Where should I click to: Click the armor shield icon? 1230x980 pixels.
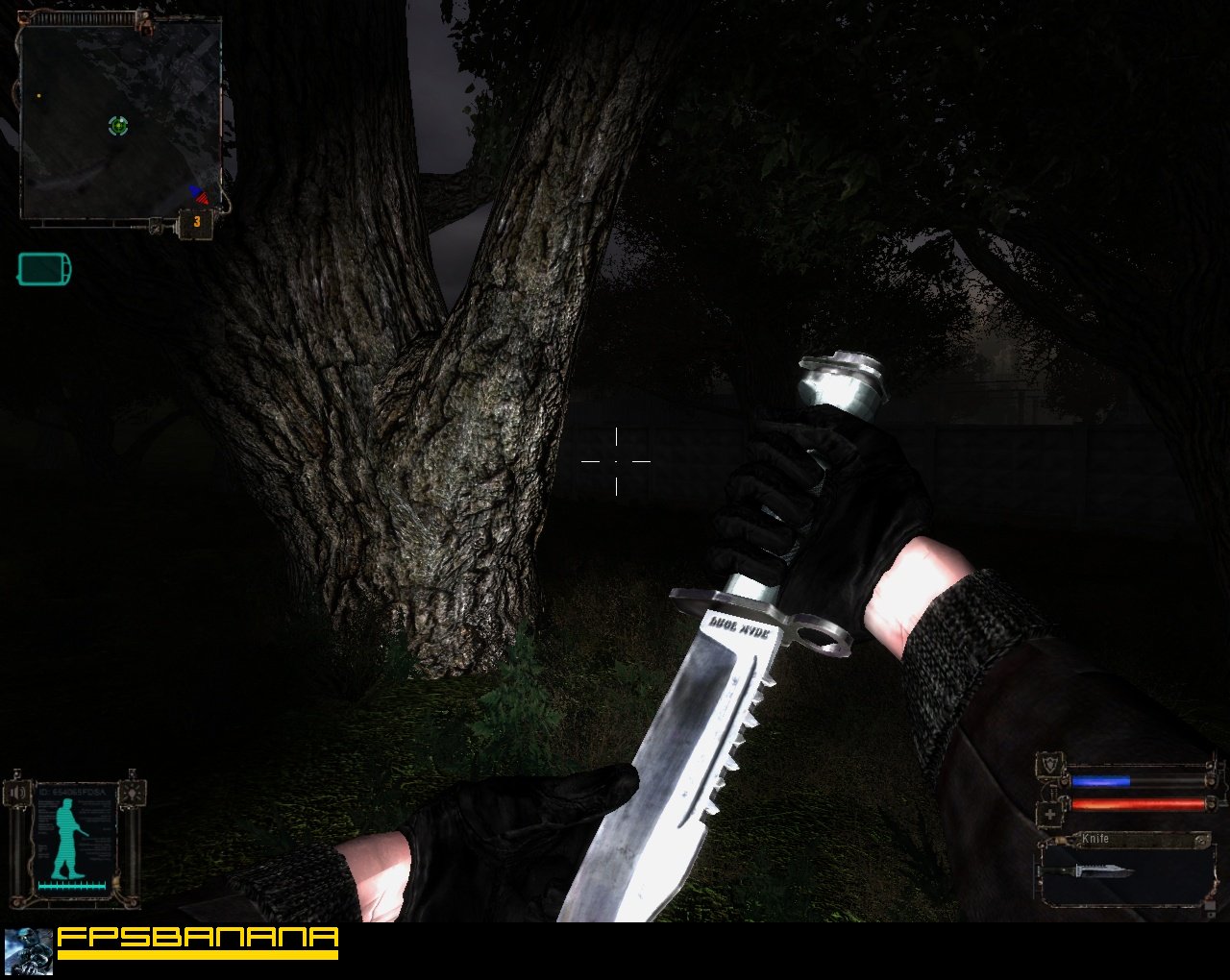(1050, 764)
